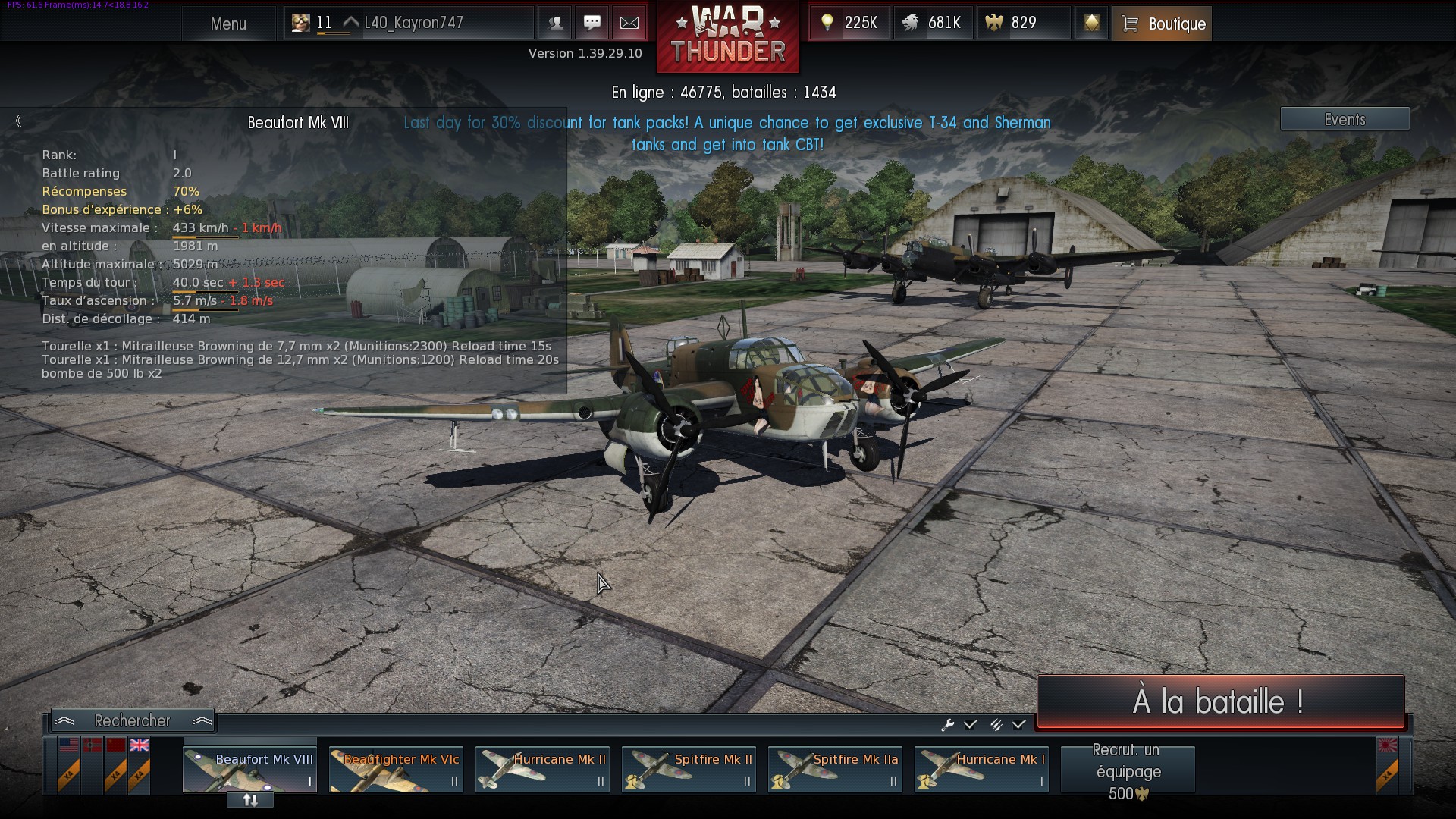Select the Beaufighter Mk VIc aircraft slot
The width and height of the screenshot is (1456, 819).
pyautogui.click(x=396, y=769)
